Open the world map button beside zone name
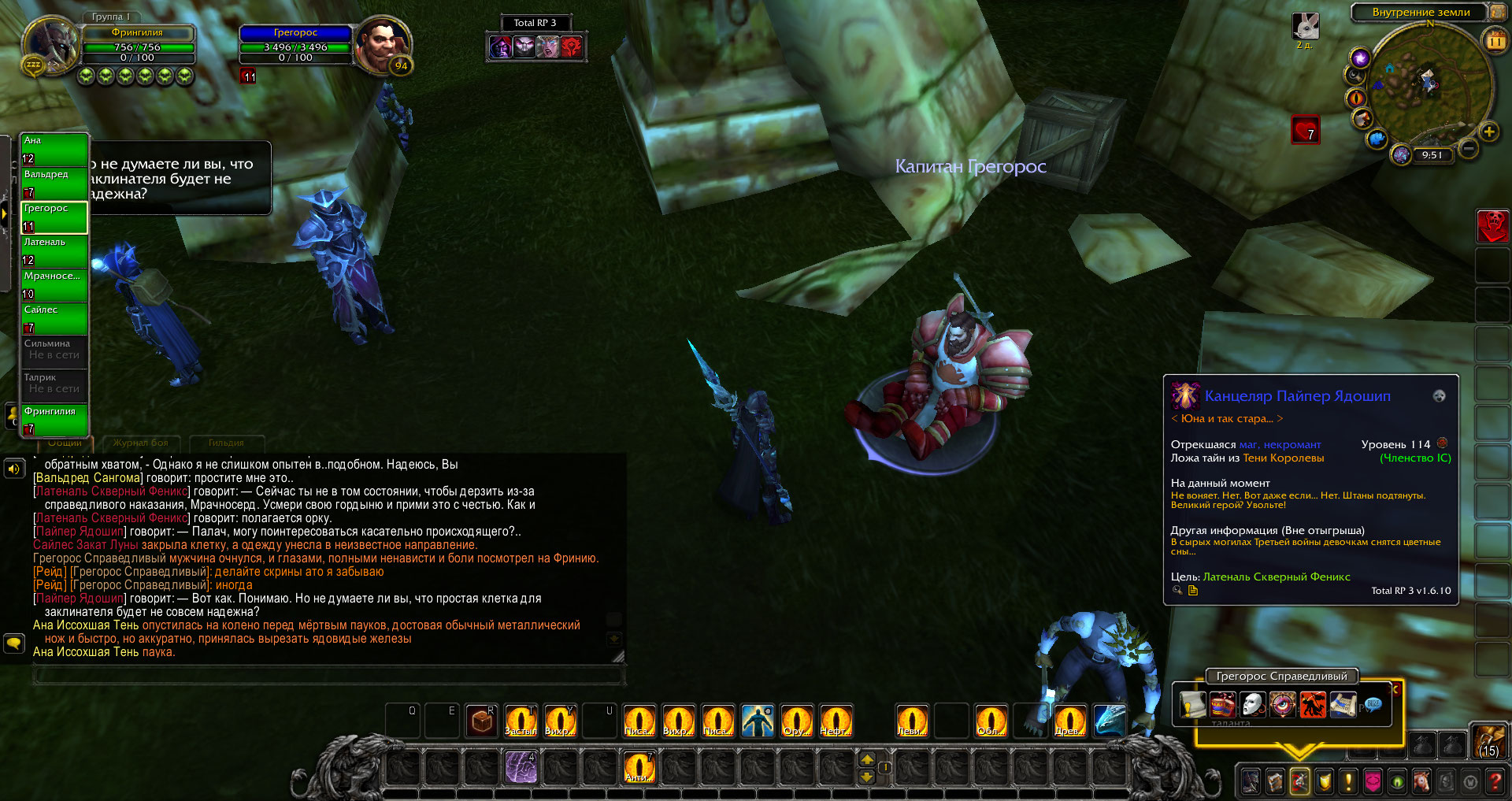This screenshot has height=801, width=1512. 1497,12
